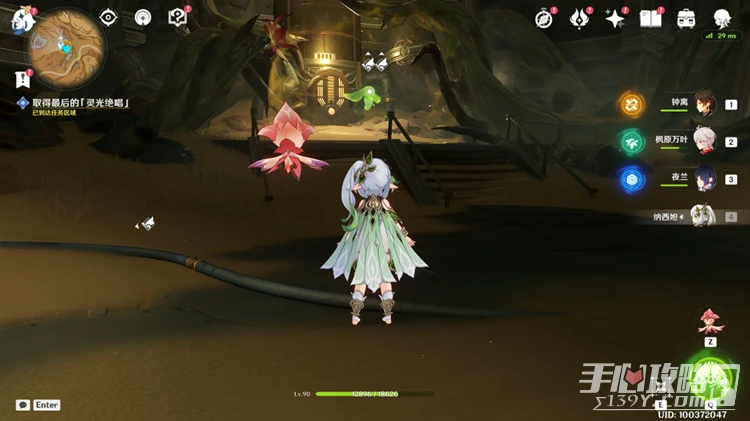Open the Paimon main menu
The height and width of the screenshot is (421, 750).
(22, 17)
